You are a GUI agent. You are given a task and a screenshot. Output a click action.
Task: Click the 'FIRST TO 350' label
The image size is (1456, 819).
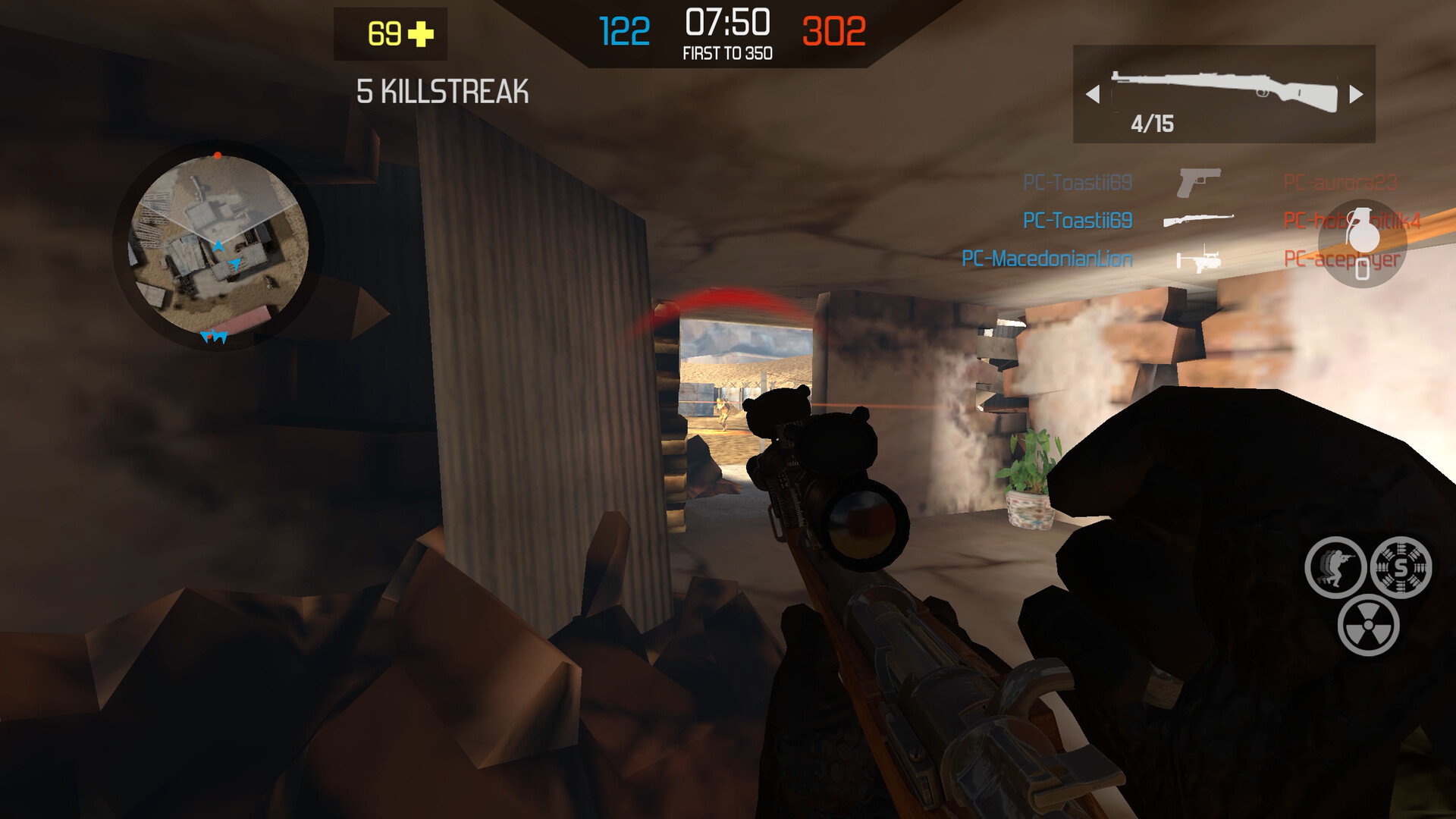coord(726,54)
